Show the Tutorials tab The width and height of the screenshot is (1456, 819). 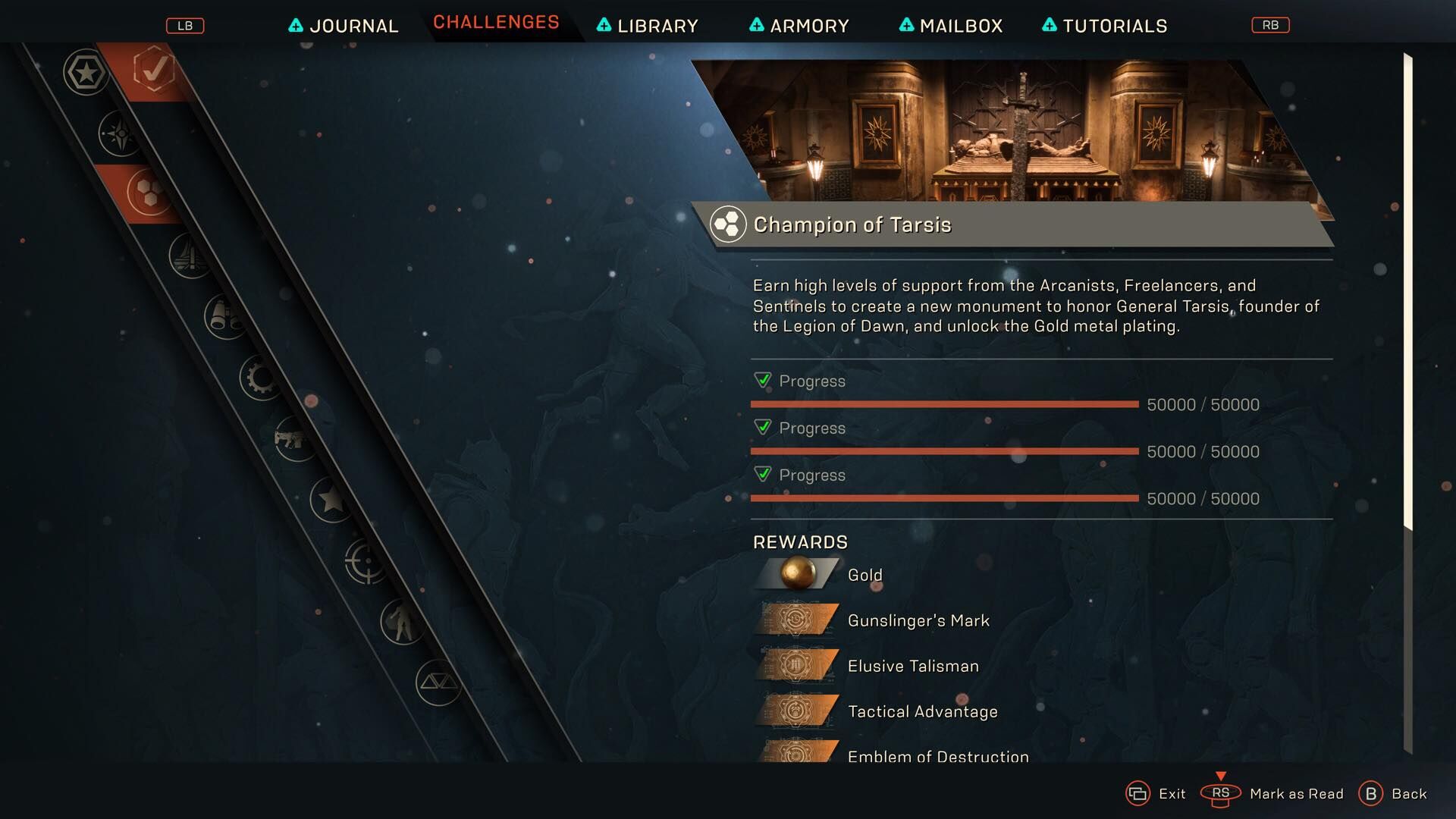click(1105, 26)
